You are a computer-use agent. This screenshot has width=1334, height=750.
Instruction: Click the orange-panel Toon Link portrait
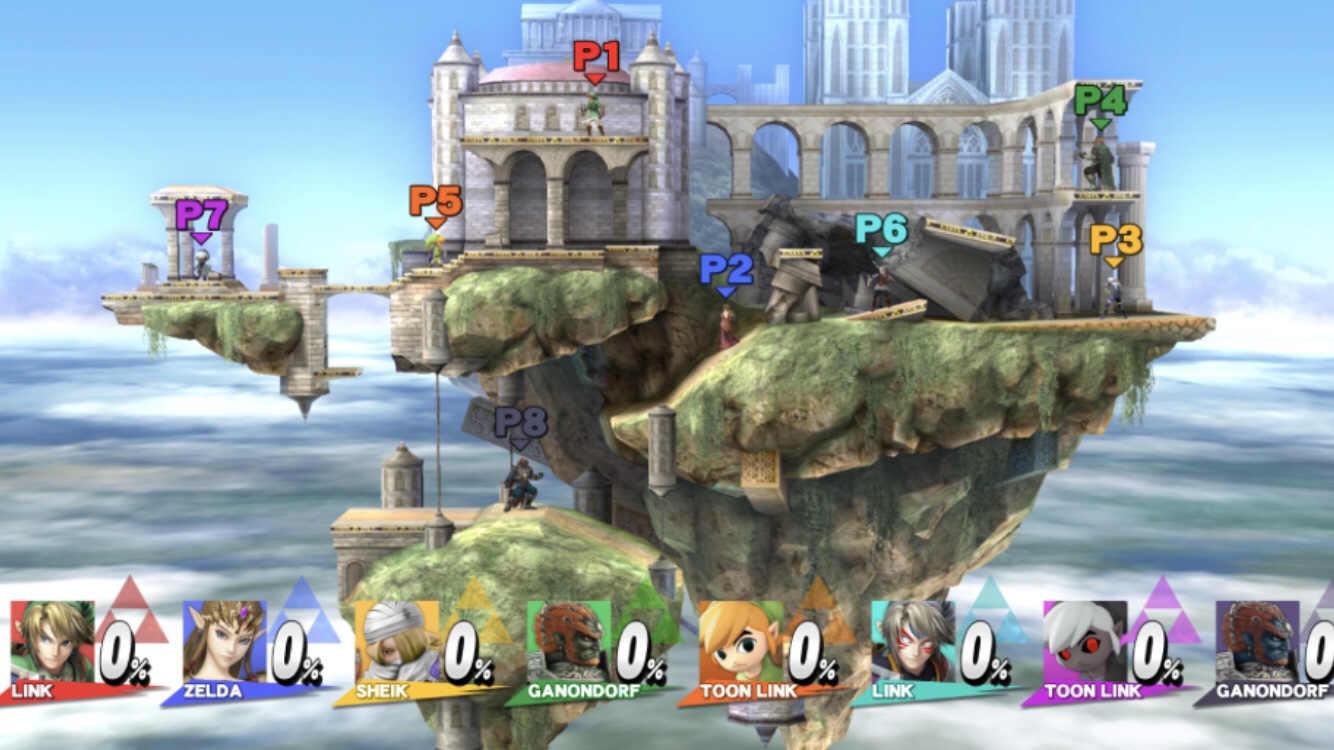point(740,640)
